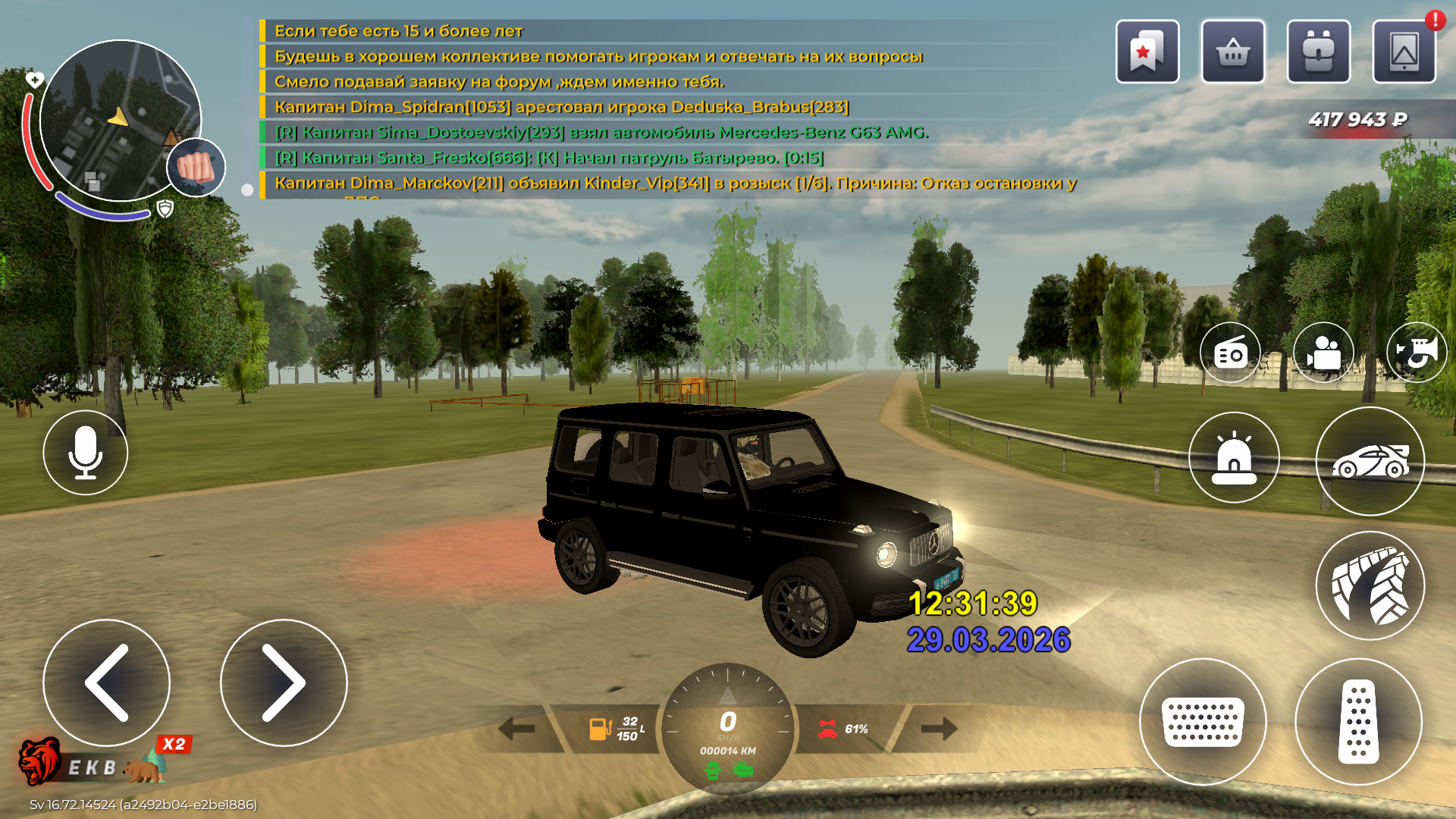Activate the microphone voice chat button

point(86,453)
